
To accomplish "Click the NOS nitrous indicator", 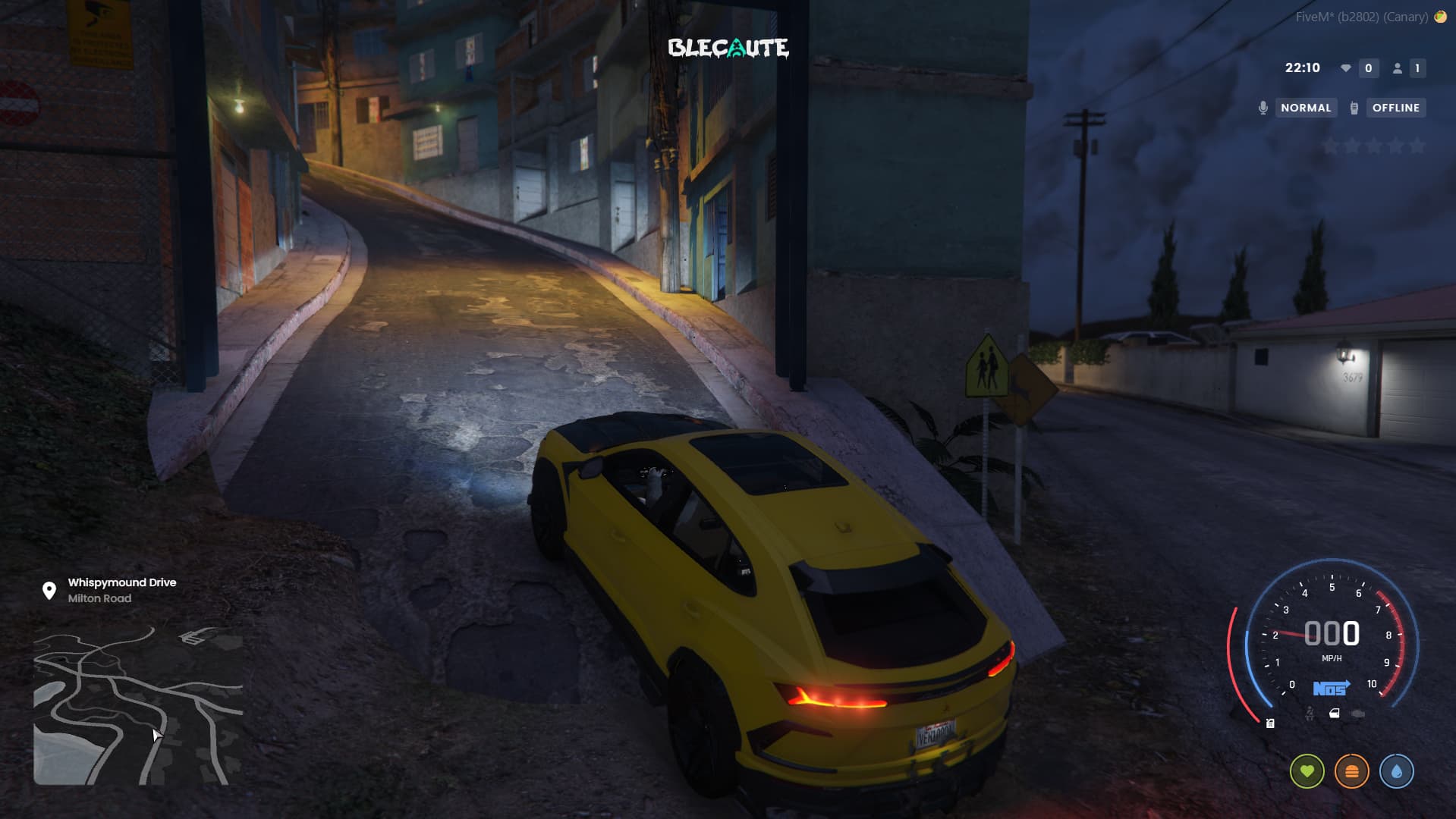I will [x=1331, y=688].
